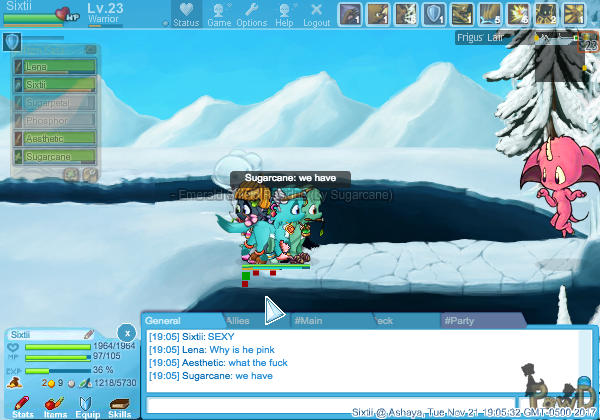The image size is (600, 420).
Task: Close the character info panel
Action: pos(126,332)
